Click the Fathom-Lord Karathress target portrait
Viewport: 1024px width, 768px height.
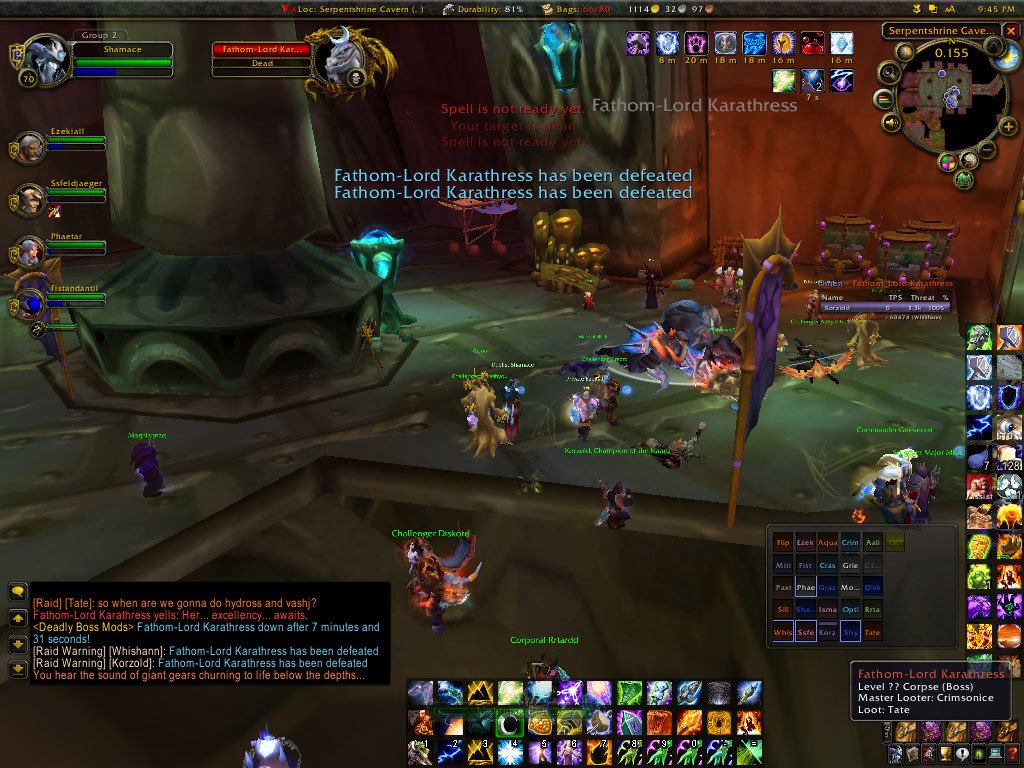[x=336, y=60]
